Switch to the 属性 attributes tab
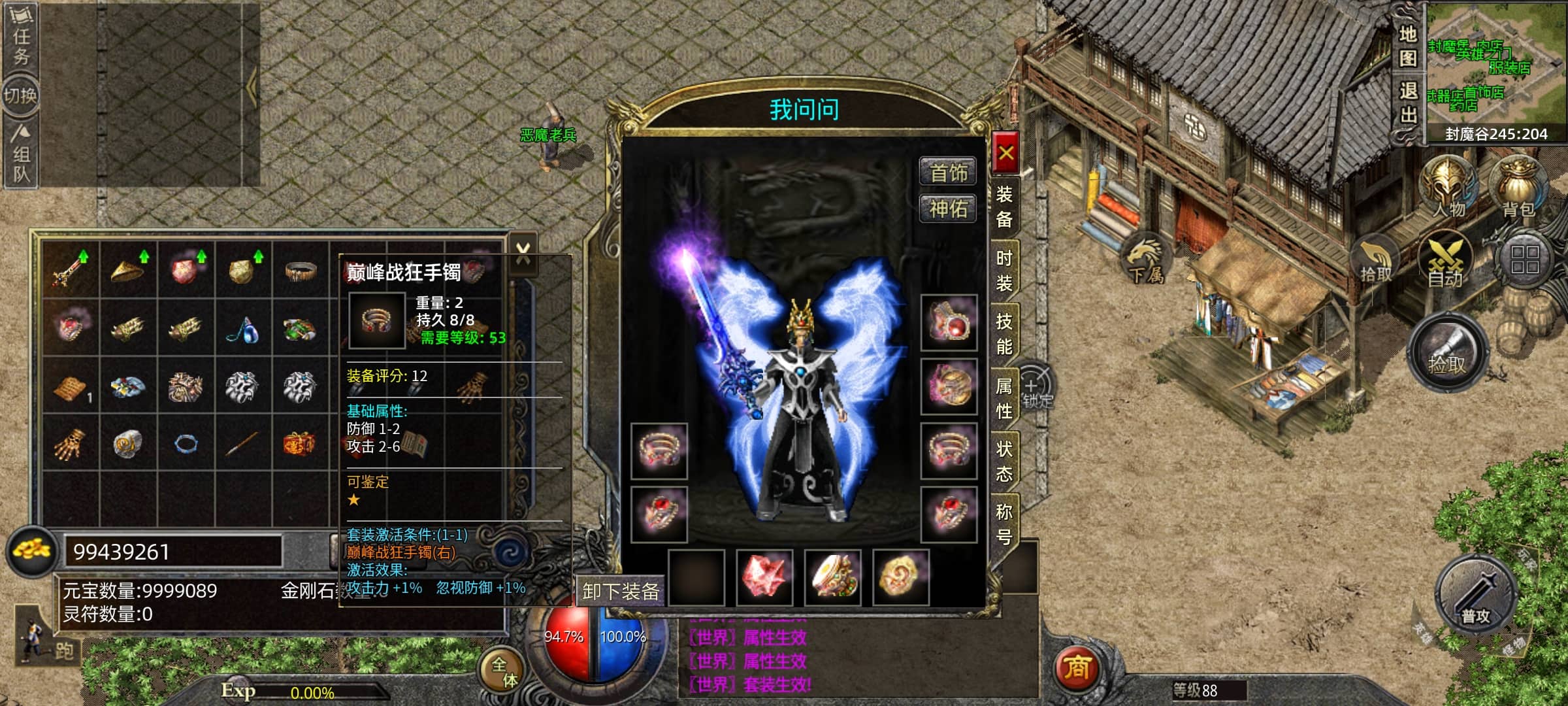 click(1004, 397)
